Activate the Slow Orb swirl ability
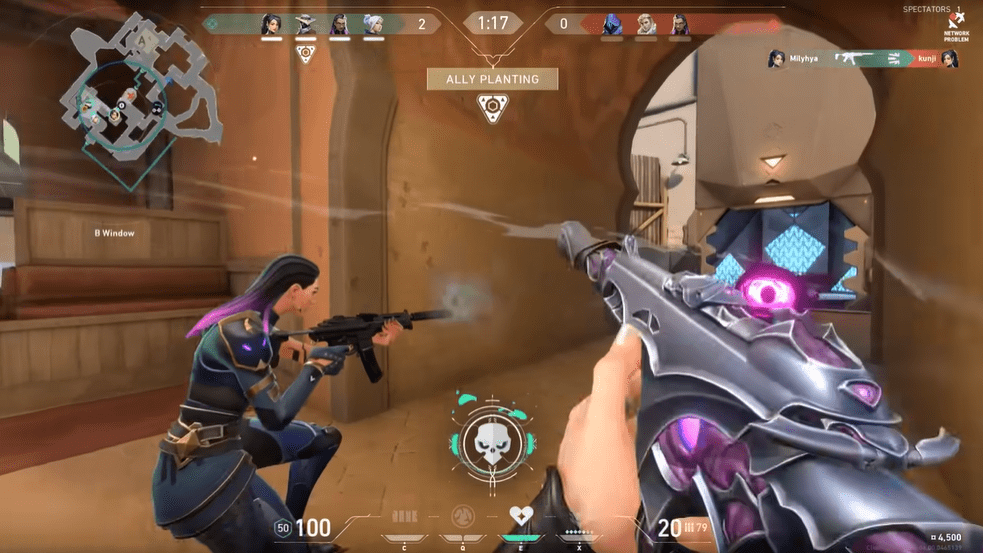The image size is (983, 553). tap(463, 518)
